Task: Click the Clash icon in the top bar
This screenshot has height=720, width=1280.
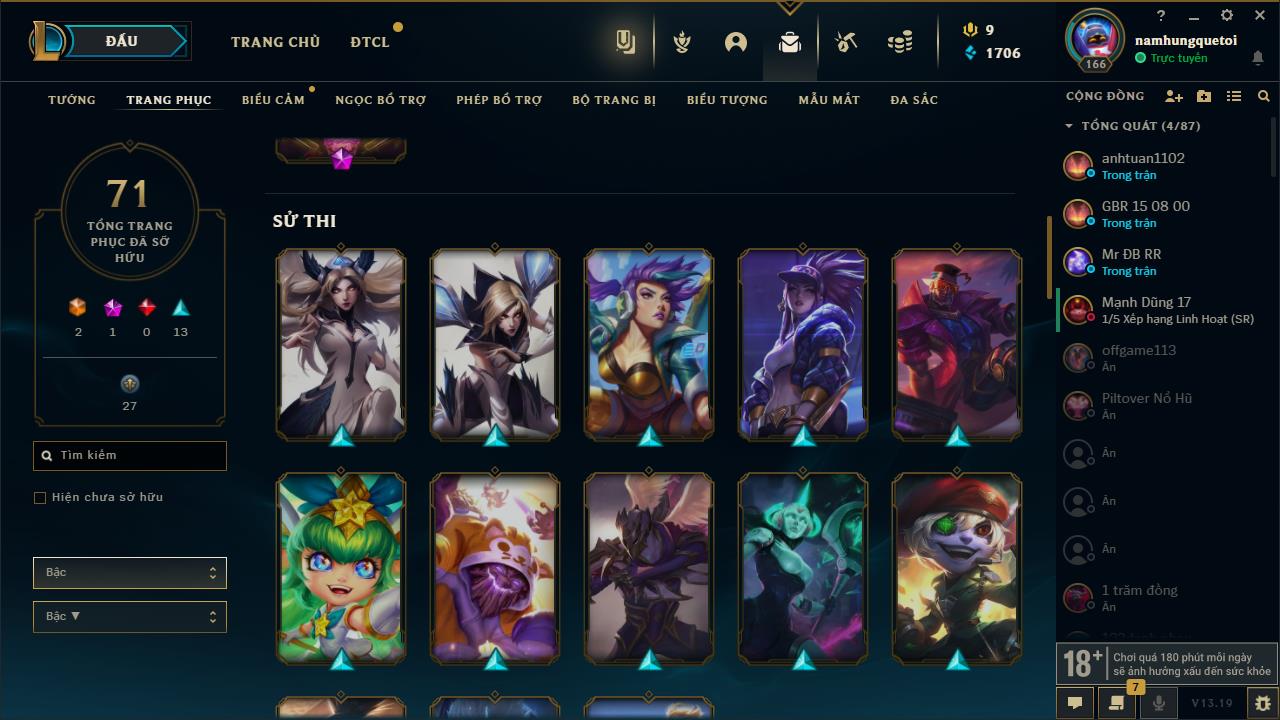Action: 681,42
